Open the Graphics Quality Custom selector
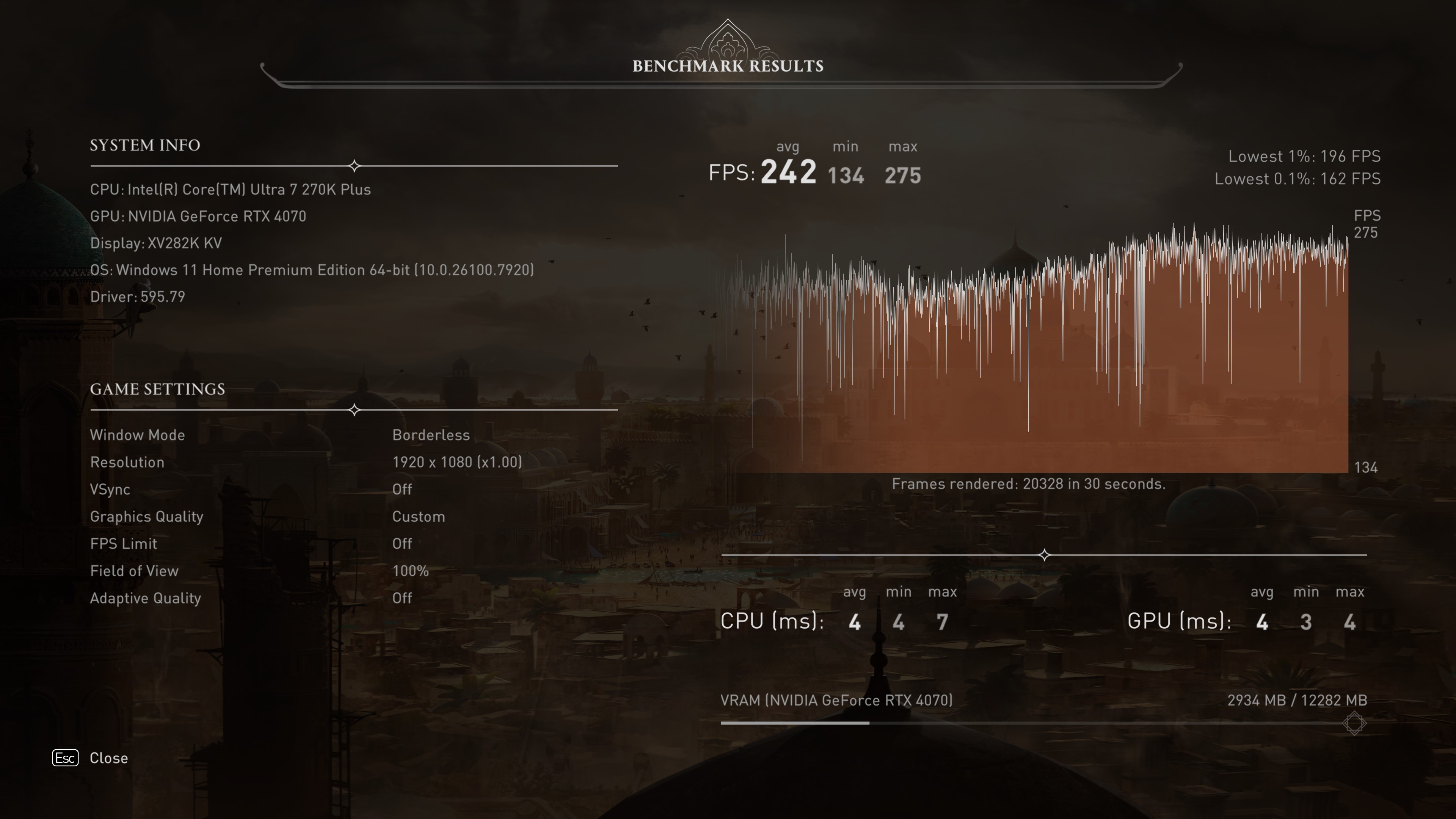This screenshot has width=1456, height=819. tap(418, 516)
